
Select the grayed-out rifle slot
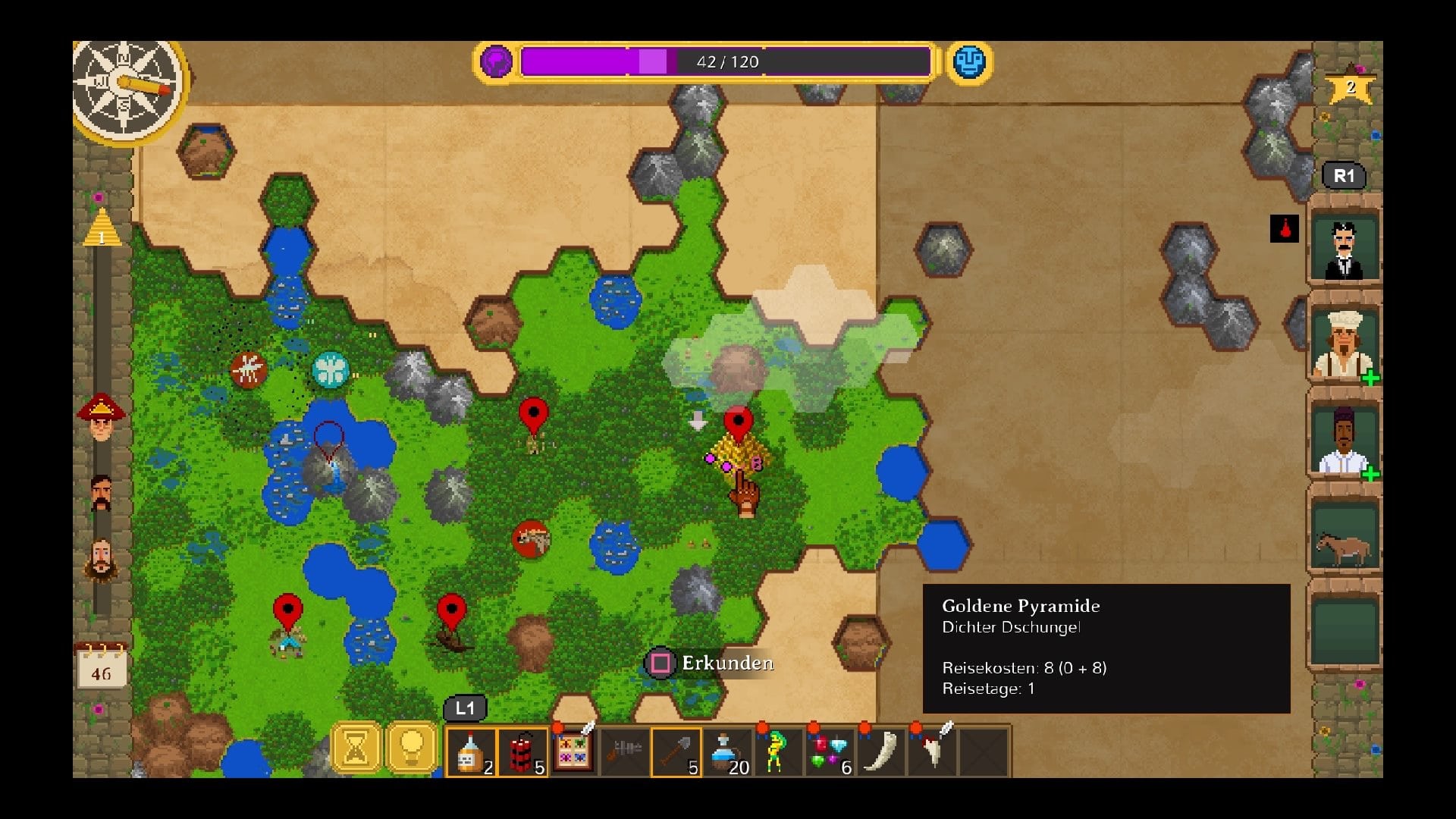tap(625, 752)
